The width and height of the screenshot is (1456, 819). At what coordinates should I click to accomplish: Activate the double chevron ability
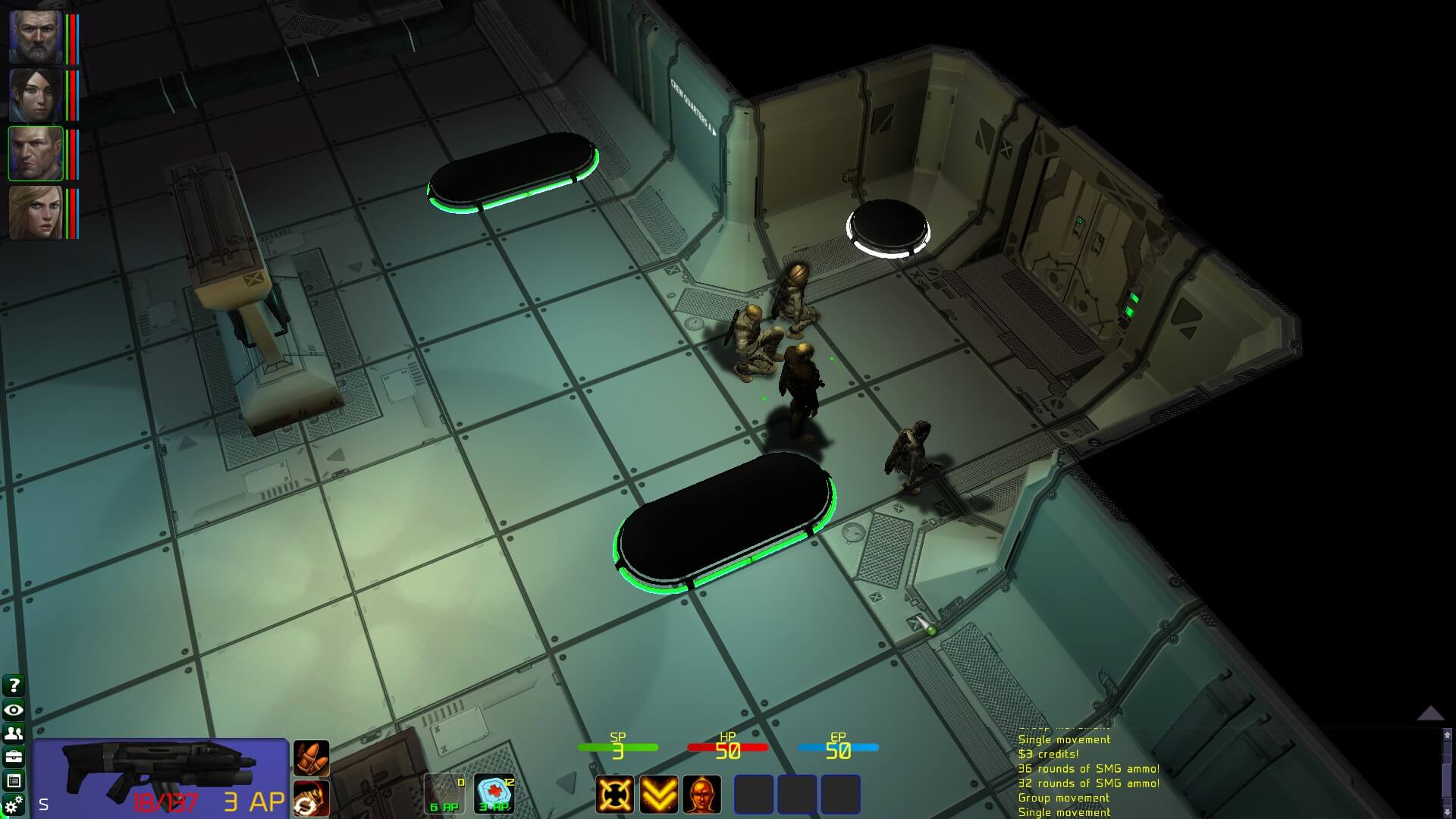658,794
